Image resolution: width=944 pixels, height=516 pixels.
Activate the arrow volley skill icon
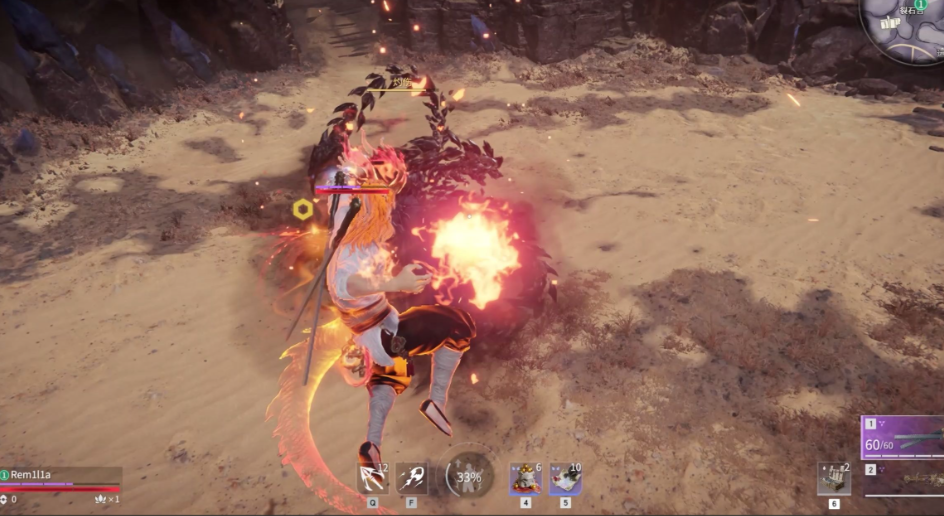(x=372, y=477)
